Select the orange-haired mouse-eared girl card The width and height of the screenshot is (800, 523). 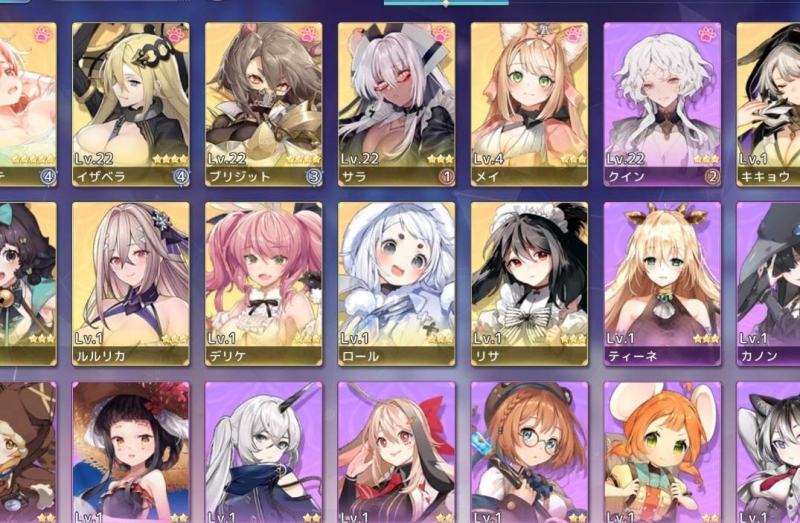(663, 455)
